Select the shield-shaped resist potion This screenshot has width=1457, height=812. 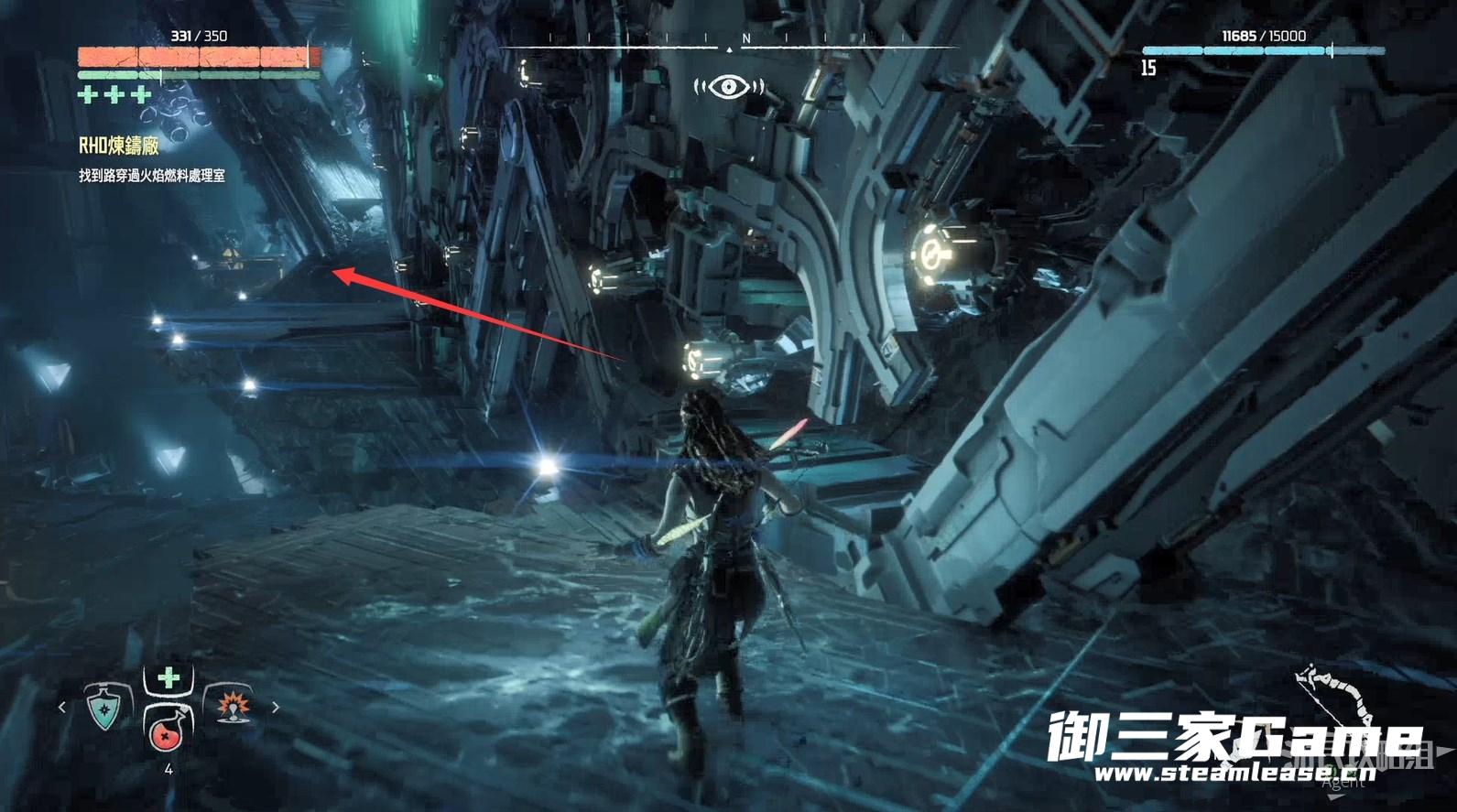coord(104,708)
